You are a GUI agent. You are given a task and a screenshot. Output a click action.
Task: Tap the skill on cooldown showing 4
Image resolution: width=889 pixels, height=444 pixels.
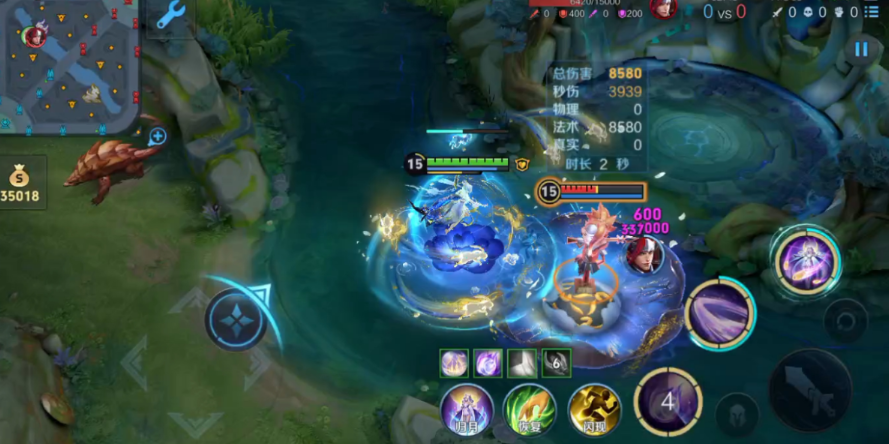pos(668,401)
